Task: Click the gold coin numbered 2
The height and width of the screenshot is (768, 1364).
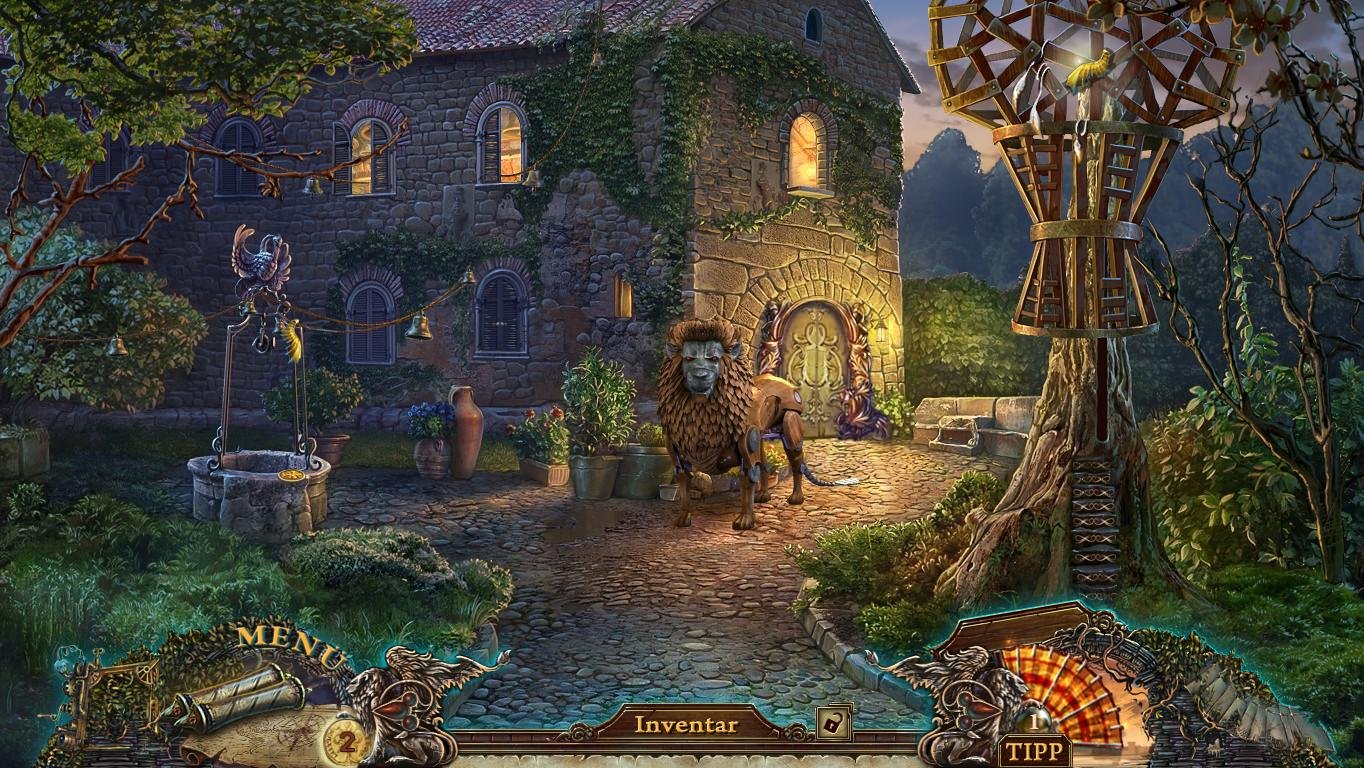Action: click(x=343, y=743)
